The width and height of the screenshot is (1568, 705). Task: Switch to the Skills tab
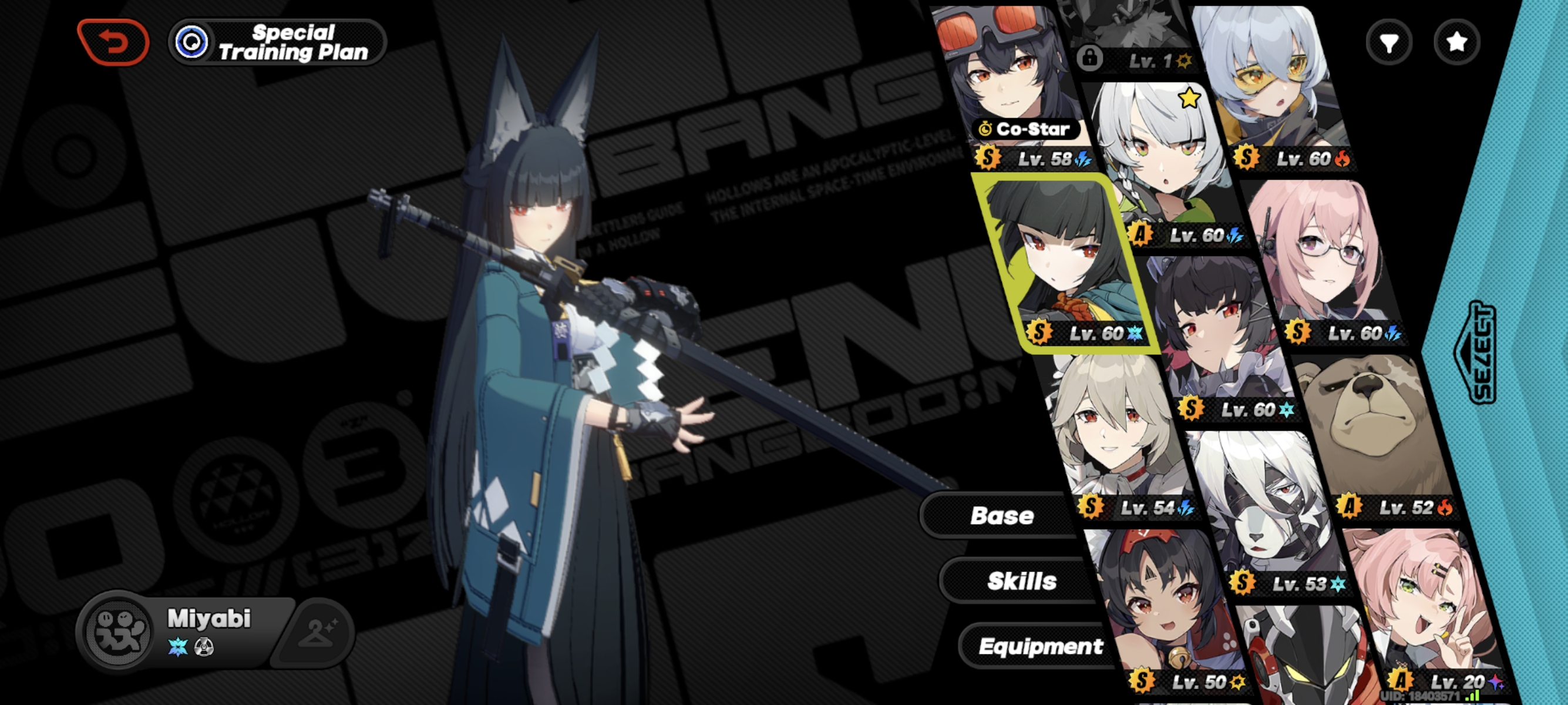pos(1021,581)
